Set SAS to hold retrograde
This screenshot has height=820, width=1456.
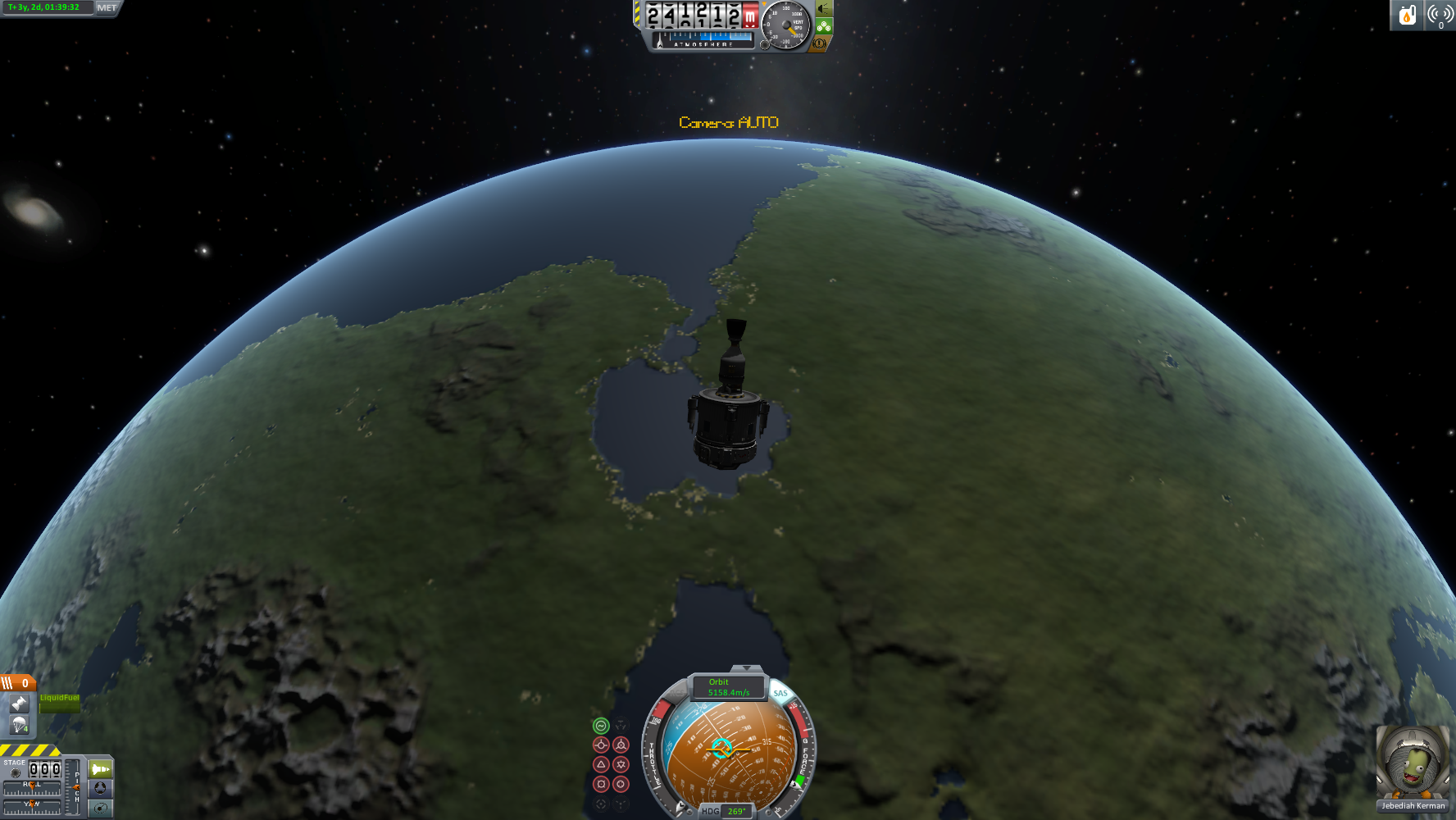click(621, 745)
